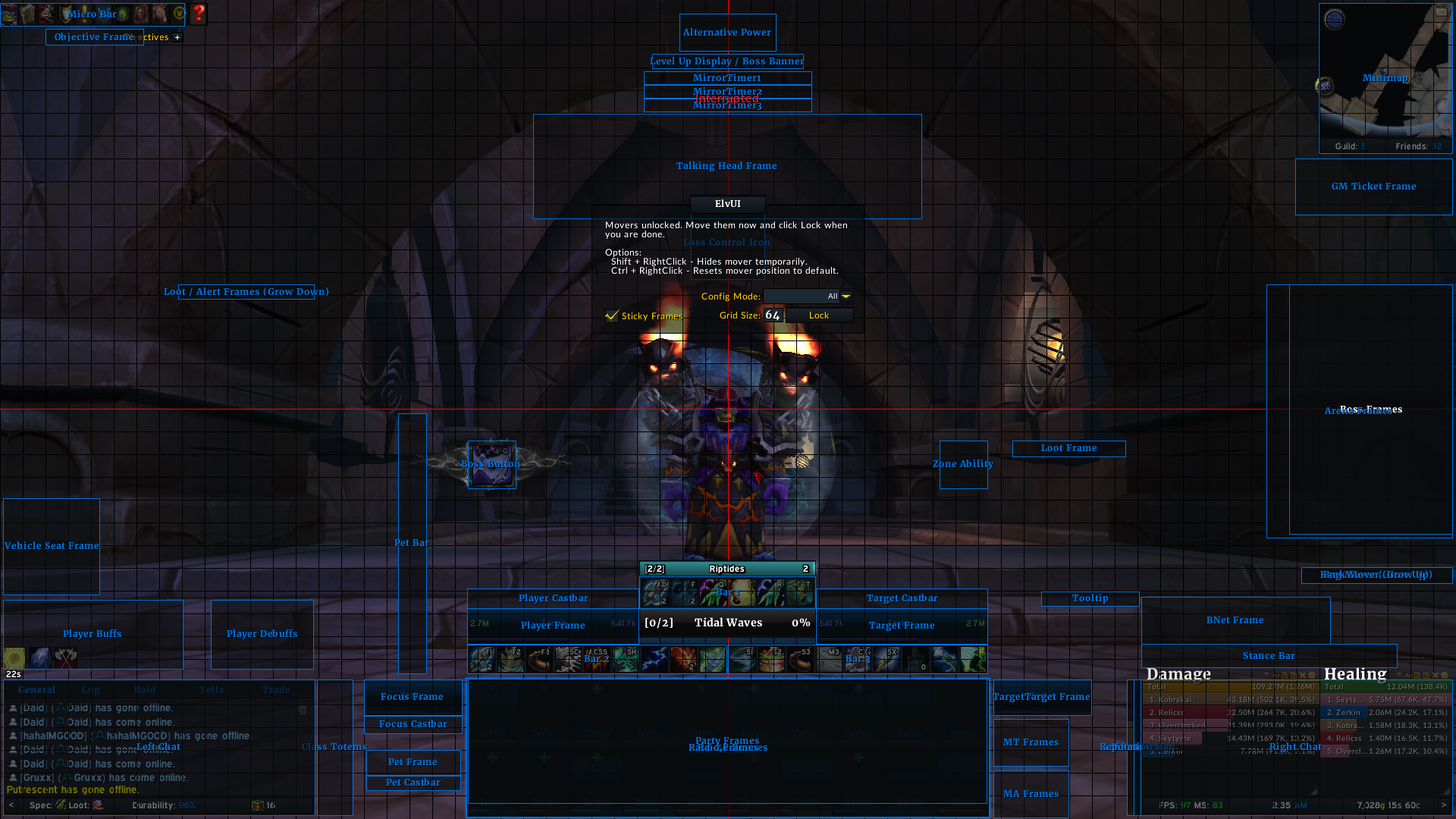Viewport: 1456px width, 819px height.
Task: Open the WoW token shop icon
Action: 178,14
